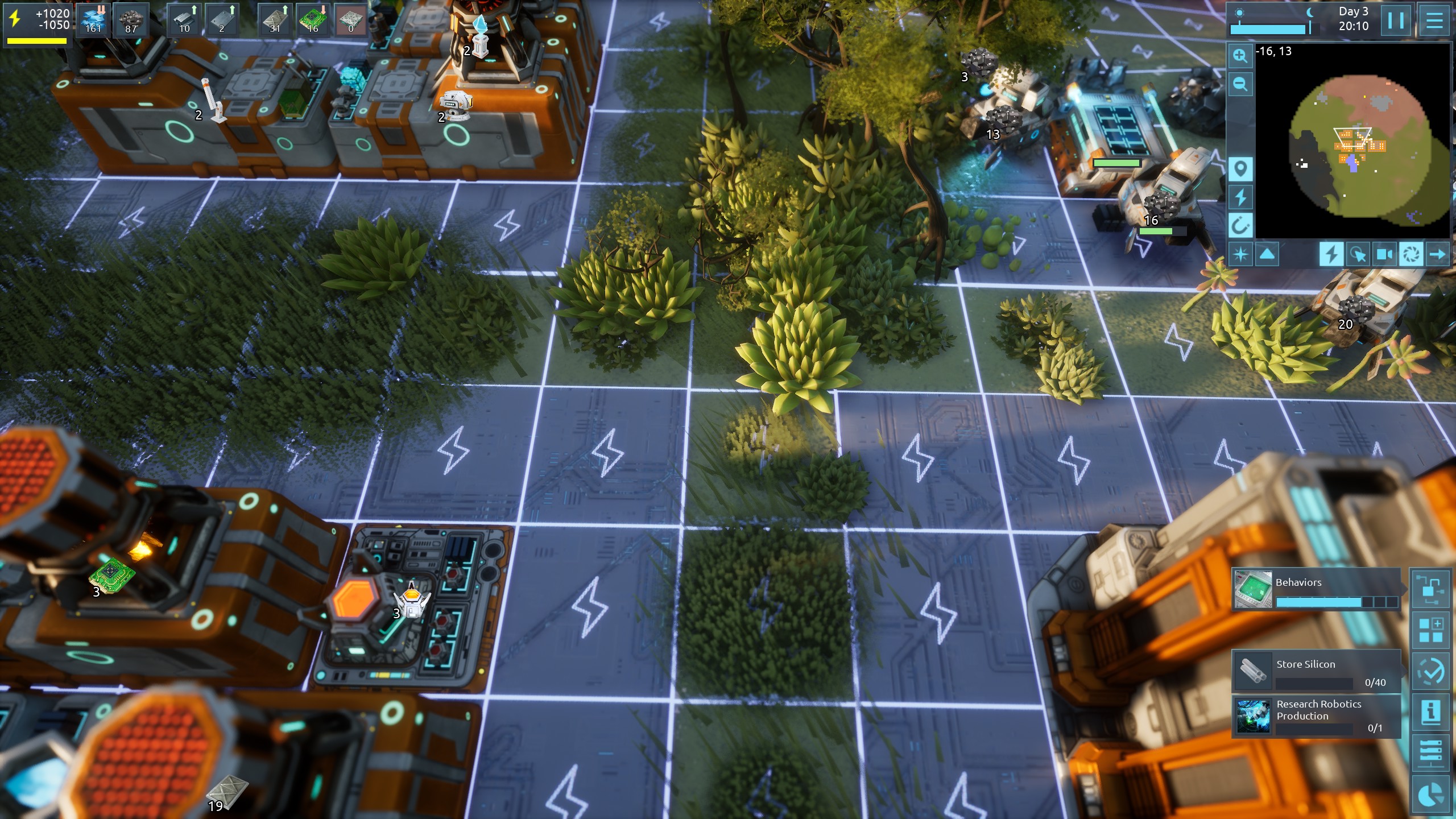This screenshot has height=819, width=1456.
Task: Open the build grid-plus menu button
Action: click(1430, 630)
